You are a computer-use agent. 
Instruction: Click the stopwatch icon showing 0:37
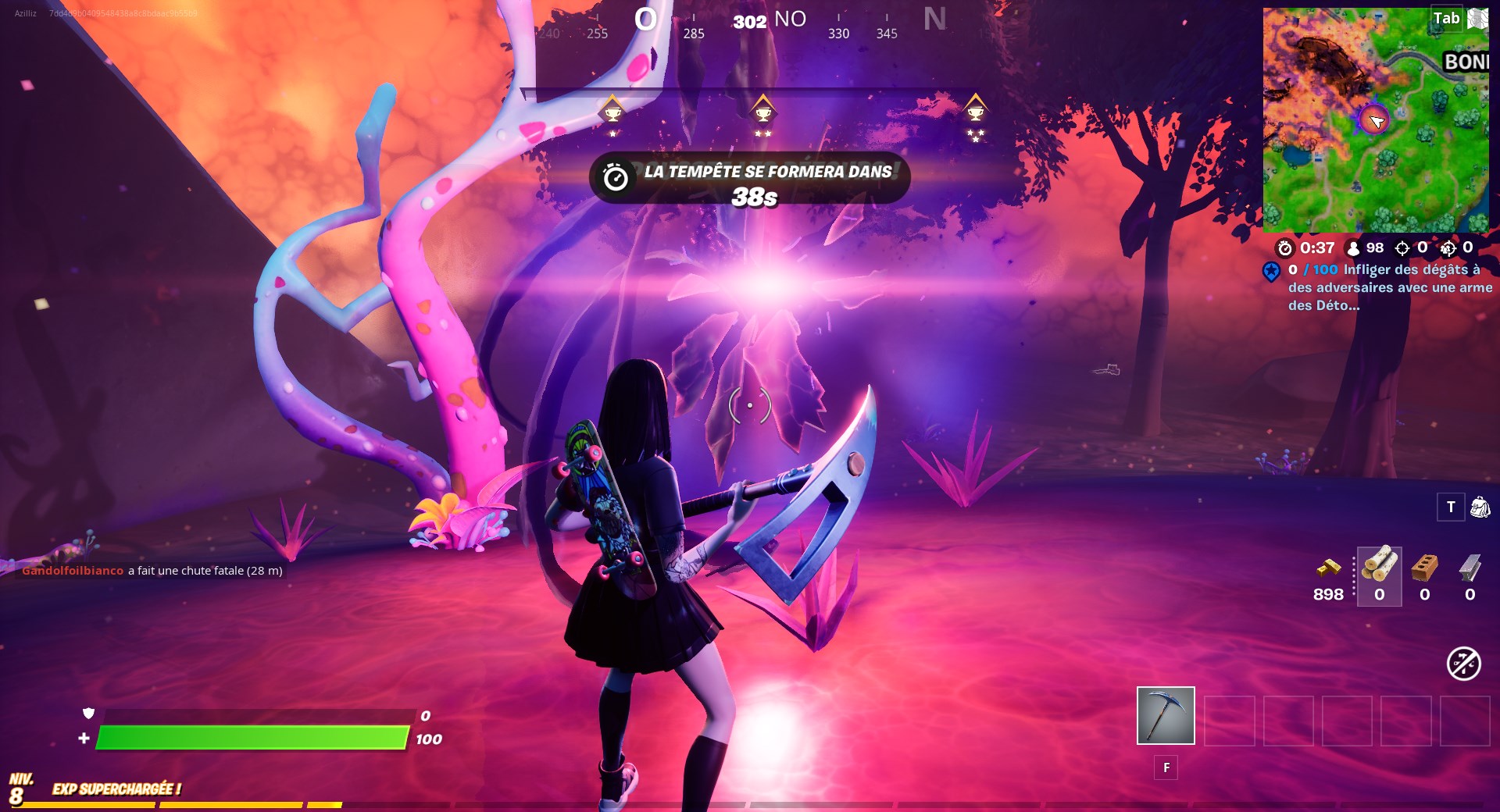coord(1284,250)
